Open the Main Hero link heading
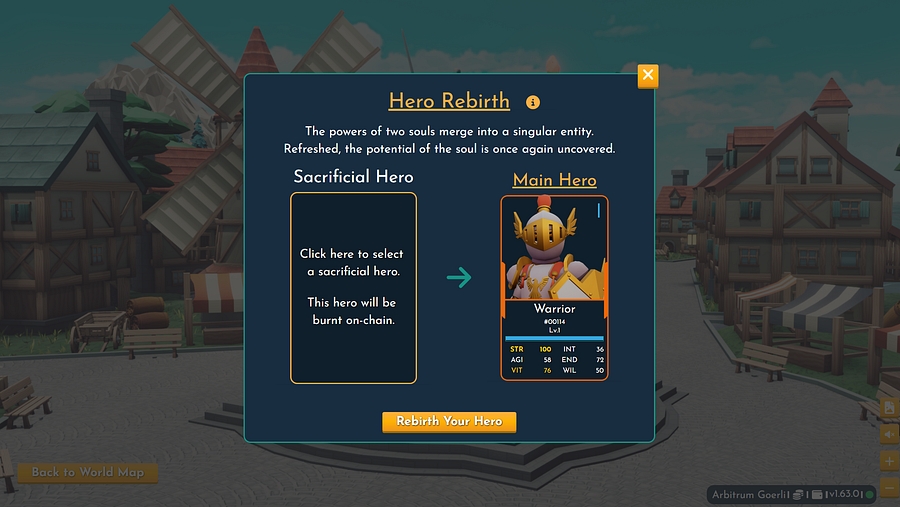The image size is (900, 507). tap(554, 180)
